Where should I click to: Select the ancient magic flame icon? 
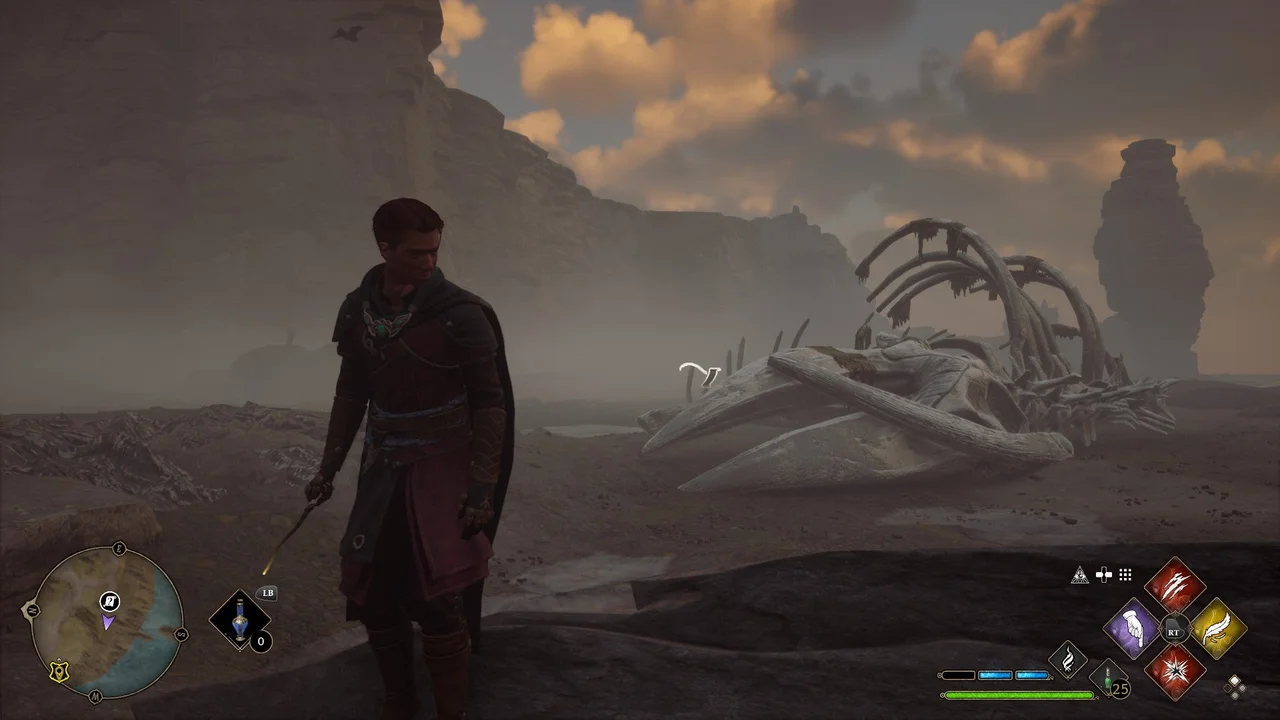1068,659
